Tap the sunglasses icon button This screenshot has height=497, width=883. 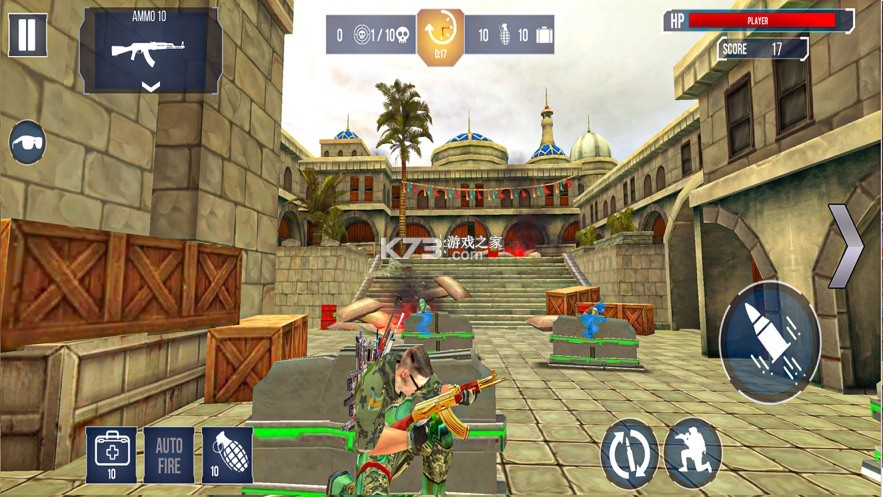coord(28,142)
